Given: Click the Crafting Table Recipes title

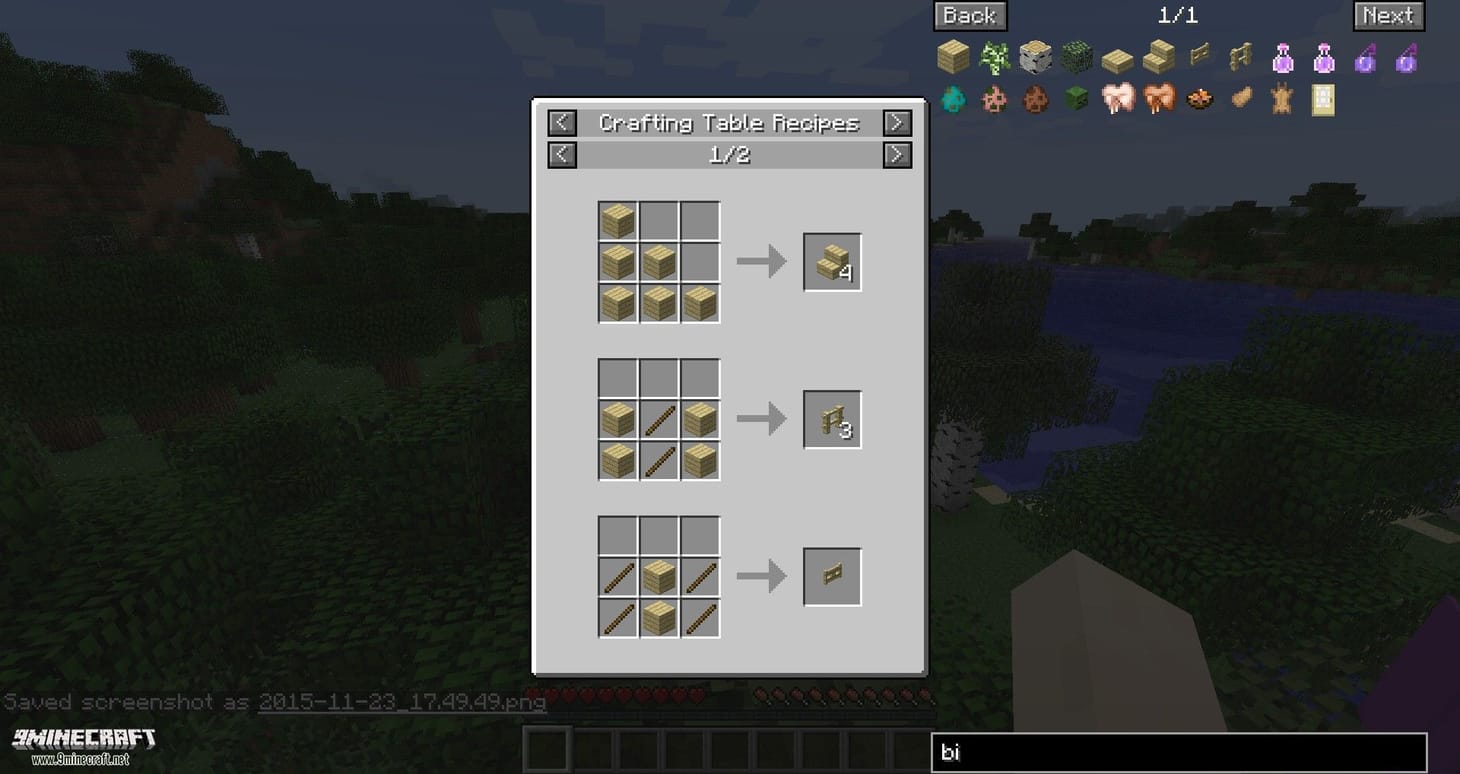Looking at the screenshot, I should 728,122.
